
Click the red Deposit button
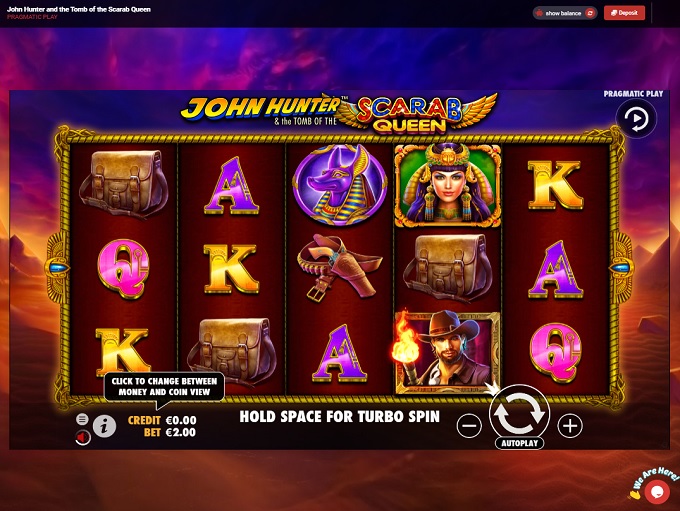pos(624,13)
